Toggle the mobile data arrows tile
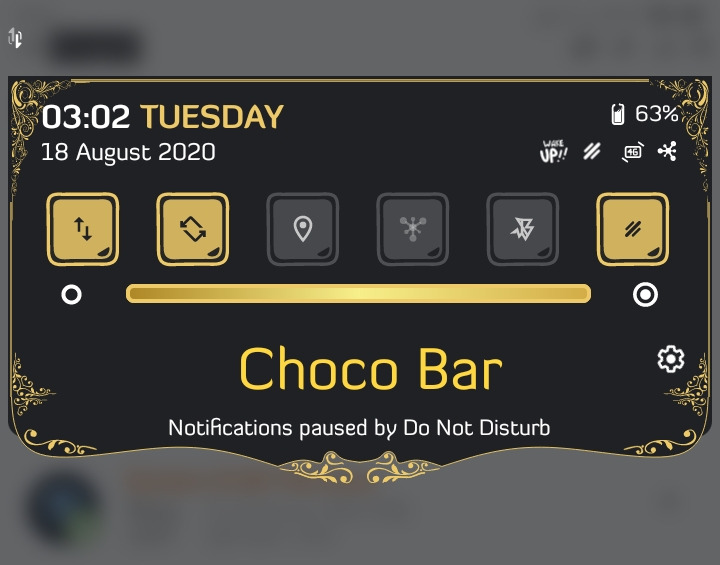This screenshot has height=565, width=720. 83,229
